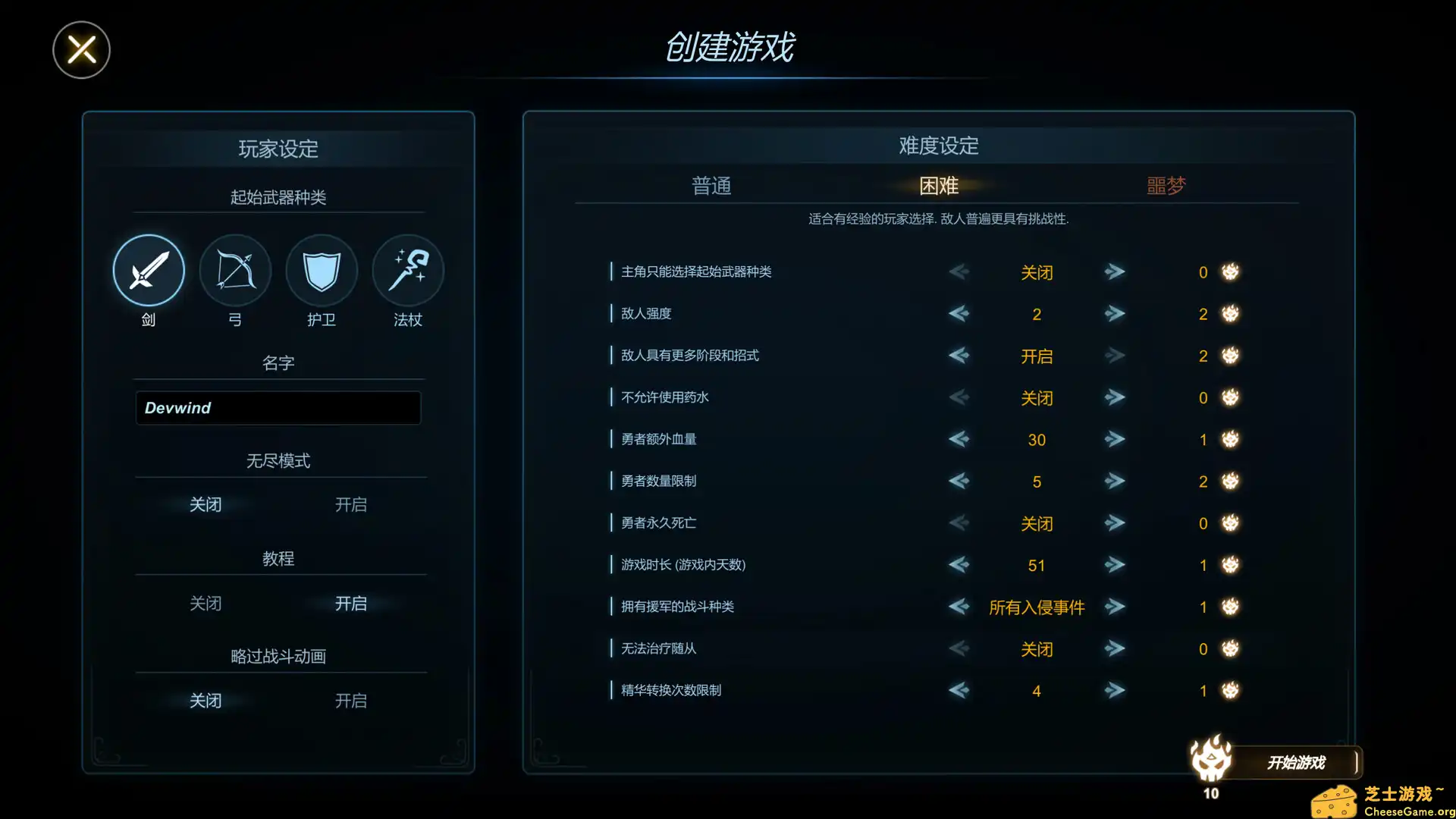The image size is (1456, 819).
Task: Switch to 普通 difficulty tab
Action: 711,186
